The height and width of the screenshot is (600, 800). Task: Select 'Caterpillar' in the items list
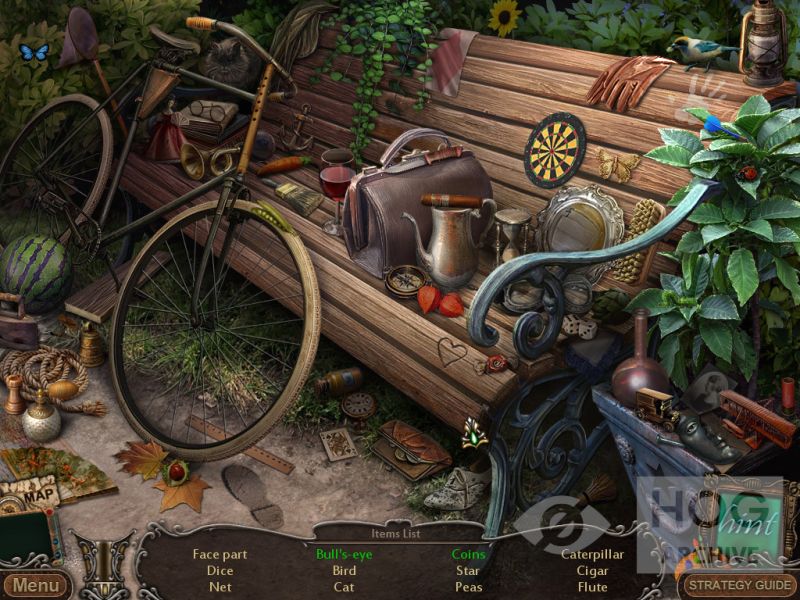tap(593, 554)
